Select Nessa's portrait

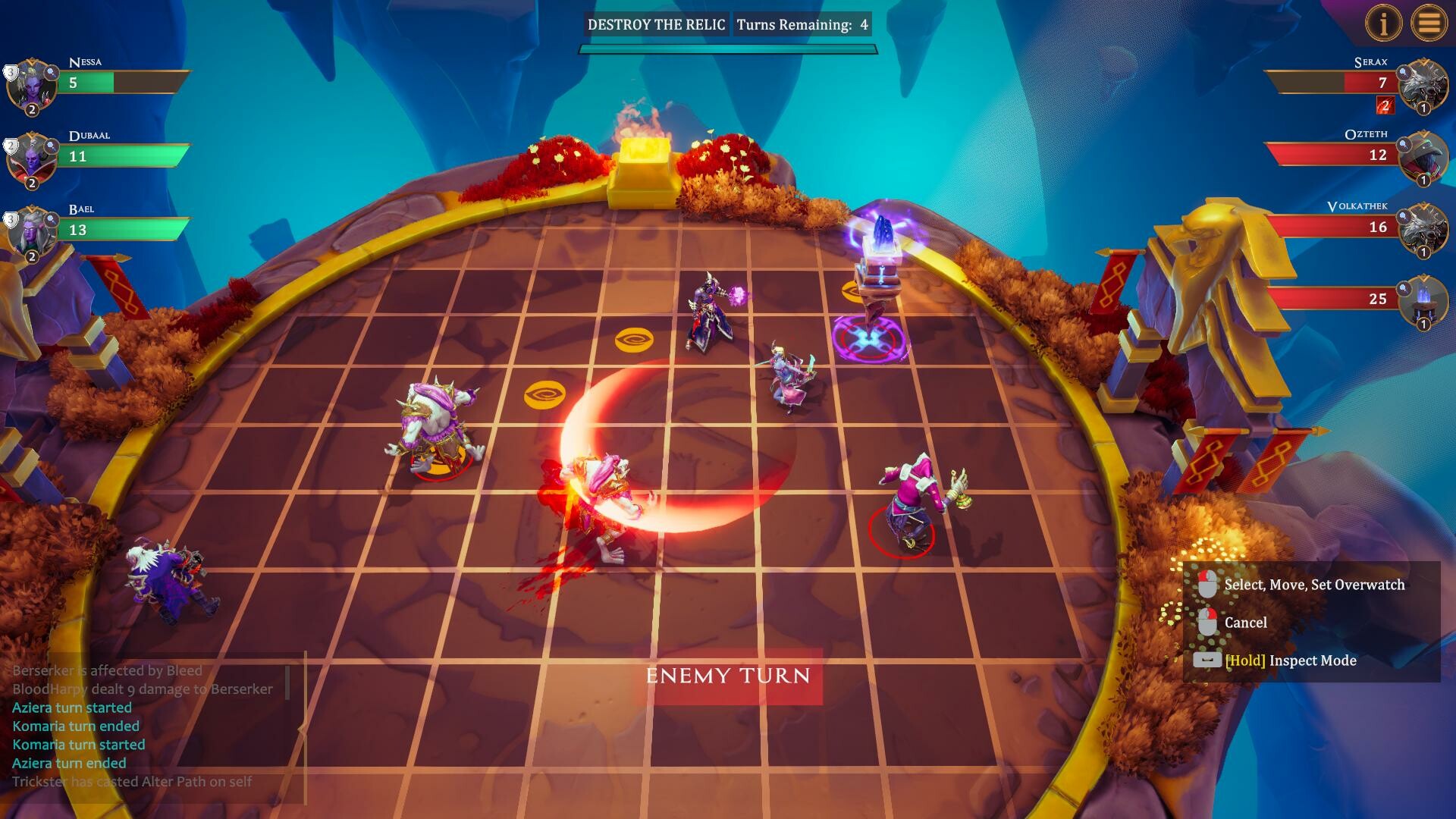click(x=32, y=85)
